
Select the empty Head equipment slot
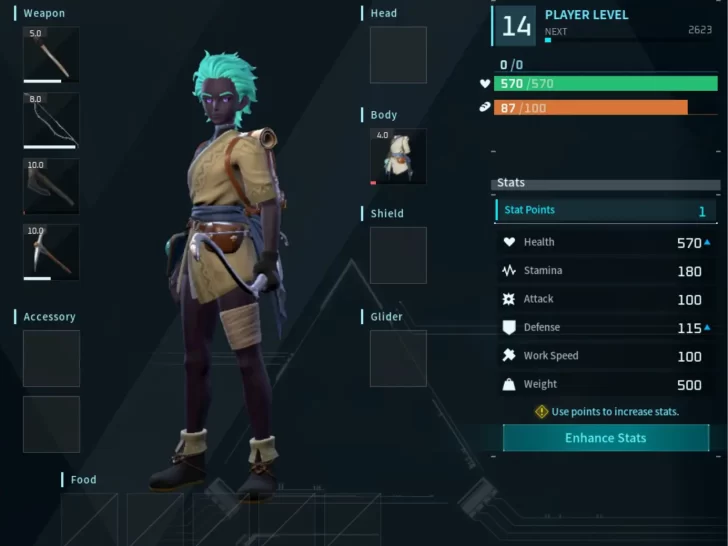(398, 55)
